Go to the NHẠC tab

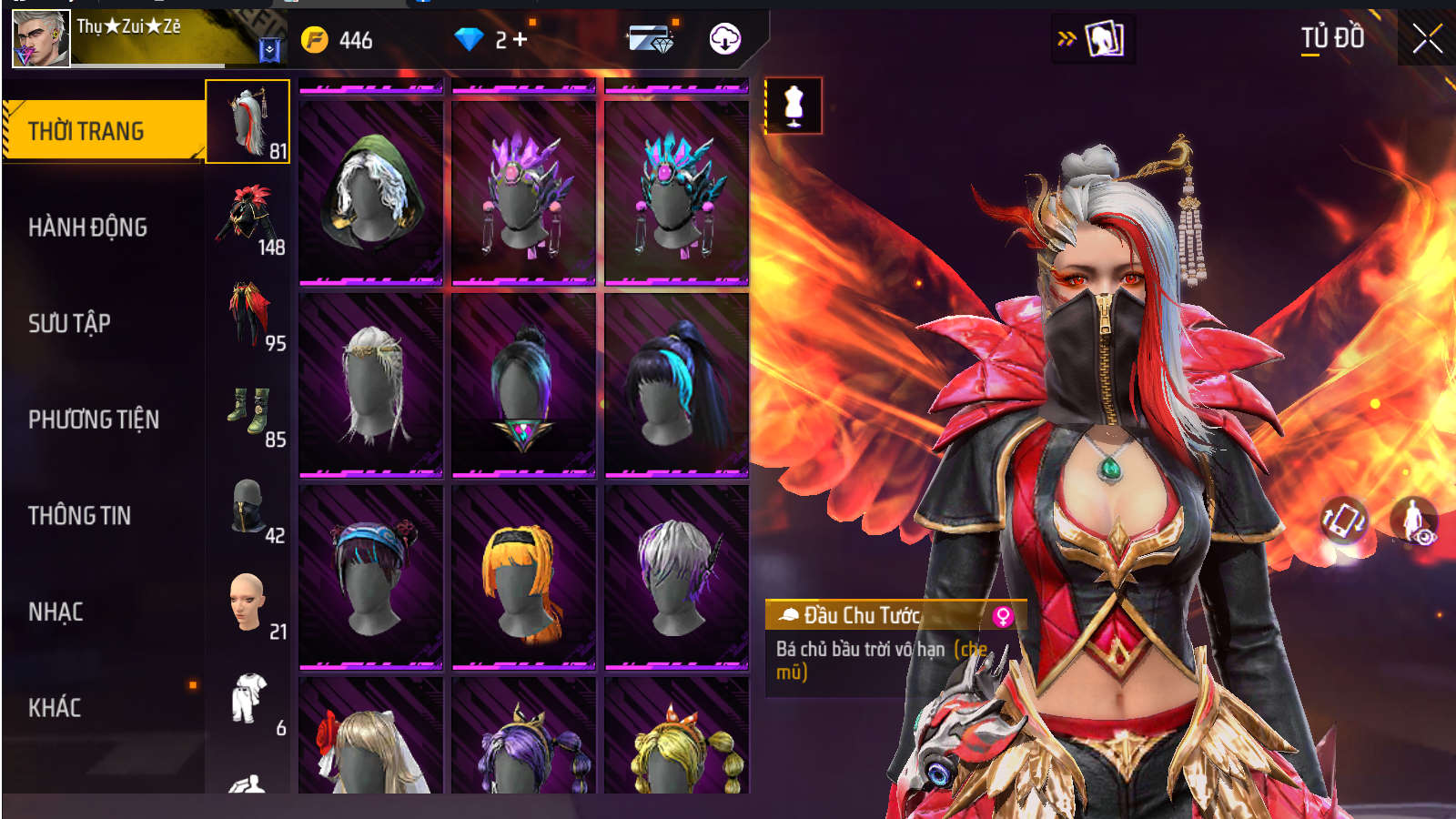point(56,612)
